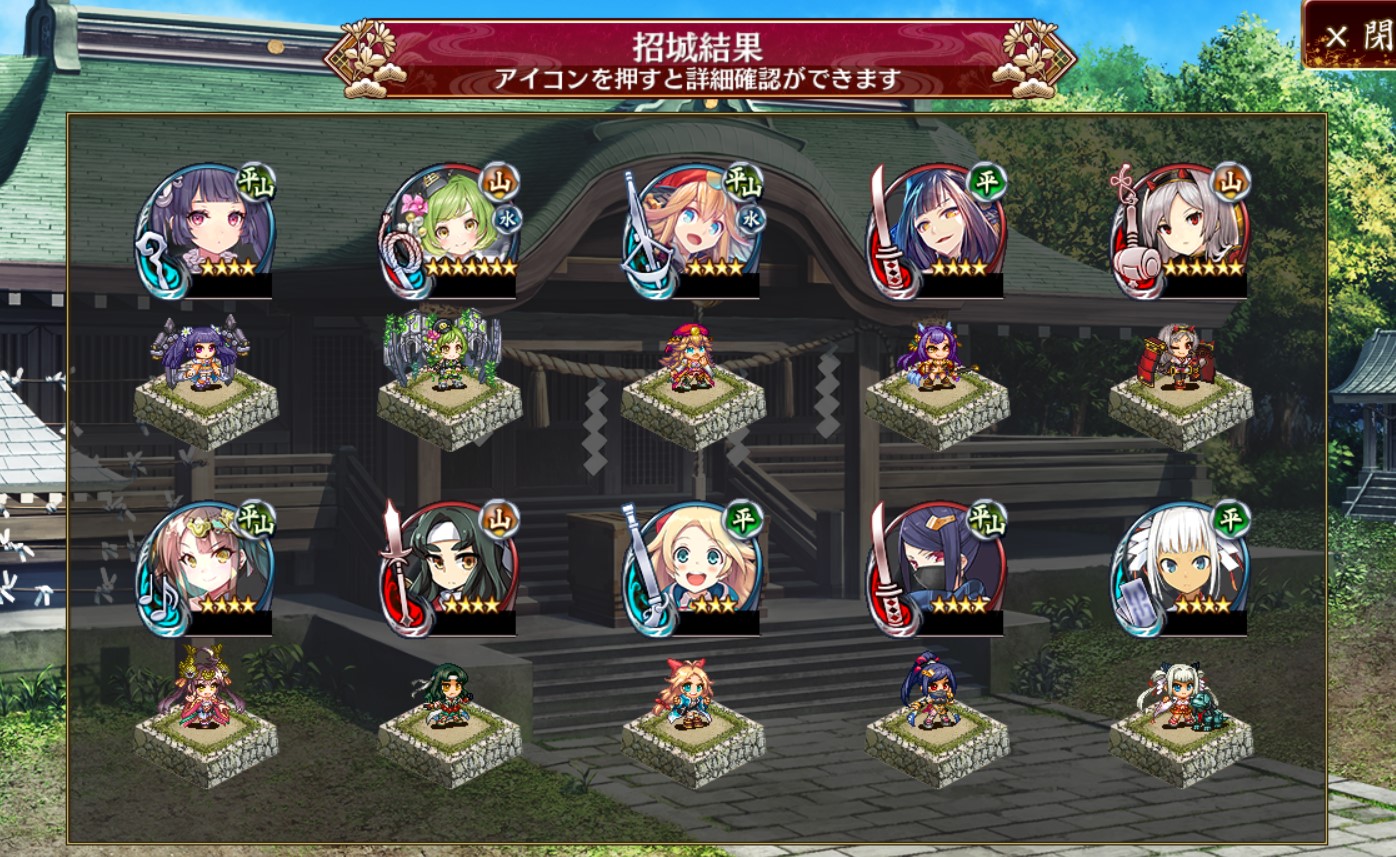Show details for the music-note character portrait
The height and width of the screenshot is (857, 1396).
pos(206,568)
